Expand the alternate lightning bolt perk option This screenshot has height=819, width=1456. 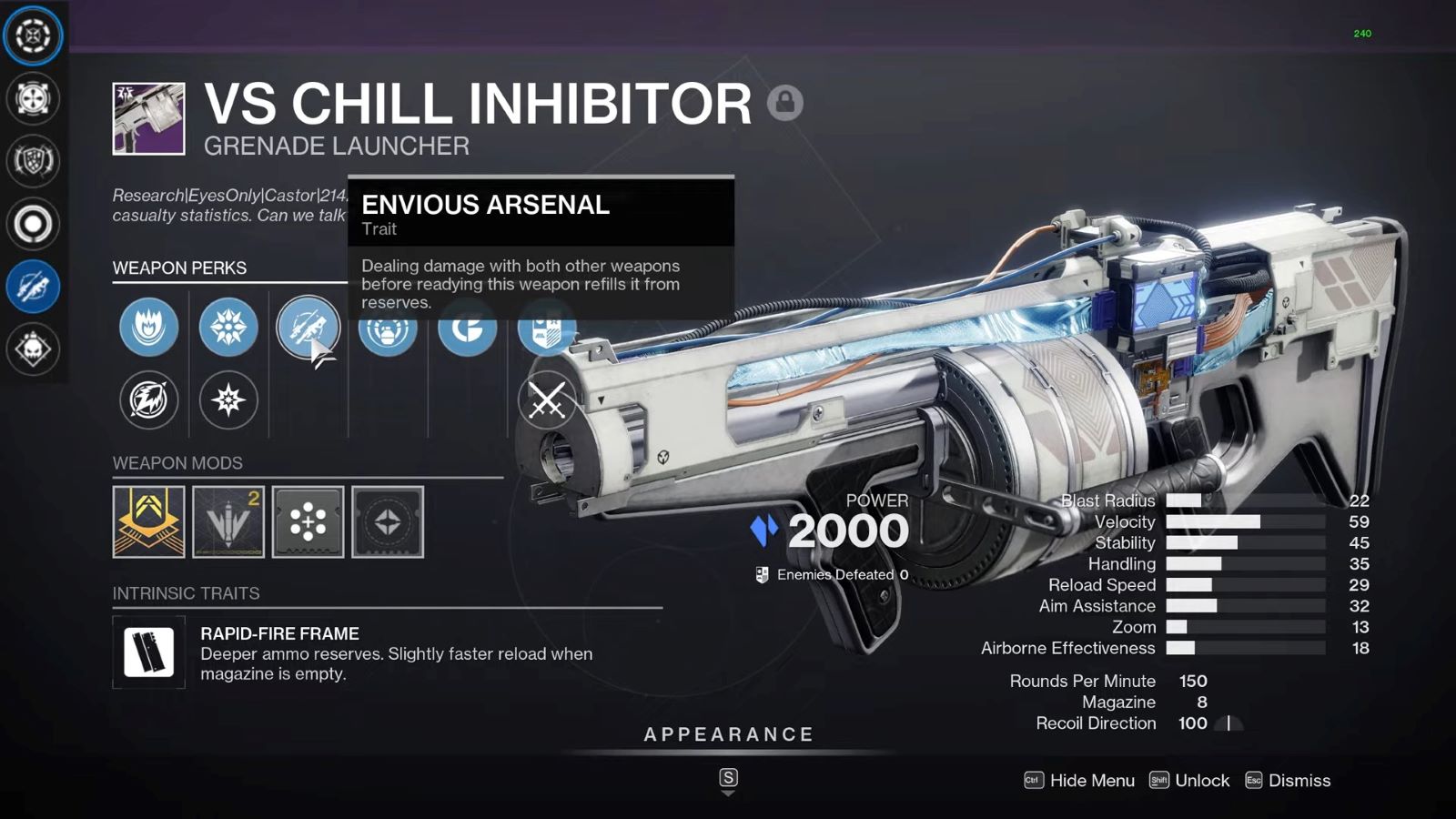pos(148,400)
